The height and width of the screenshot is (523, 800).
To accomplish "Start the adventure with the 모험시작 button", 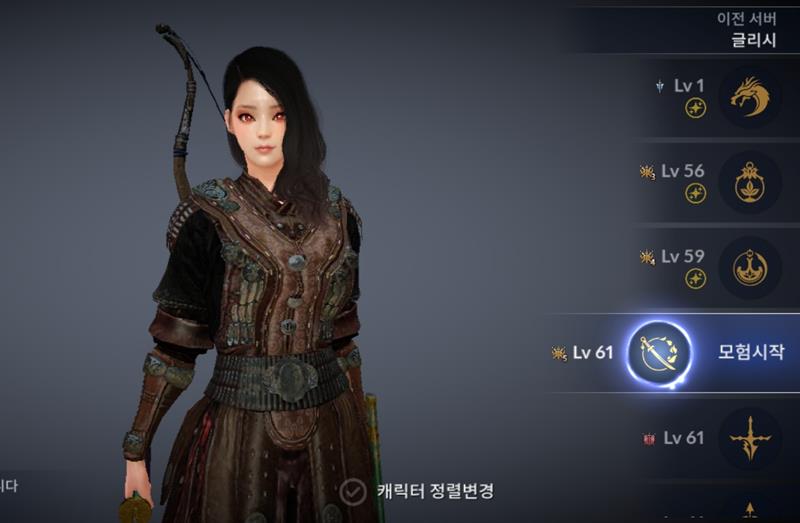I will 751,352.
